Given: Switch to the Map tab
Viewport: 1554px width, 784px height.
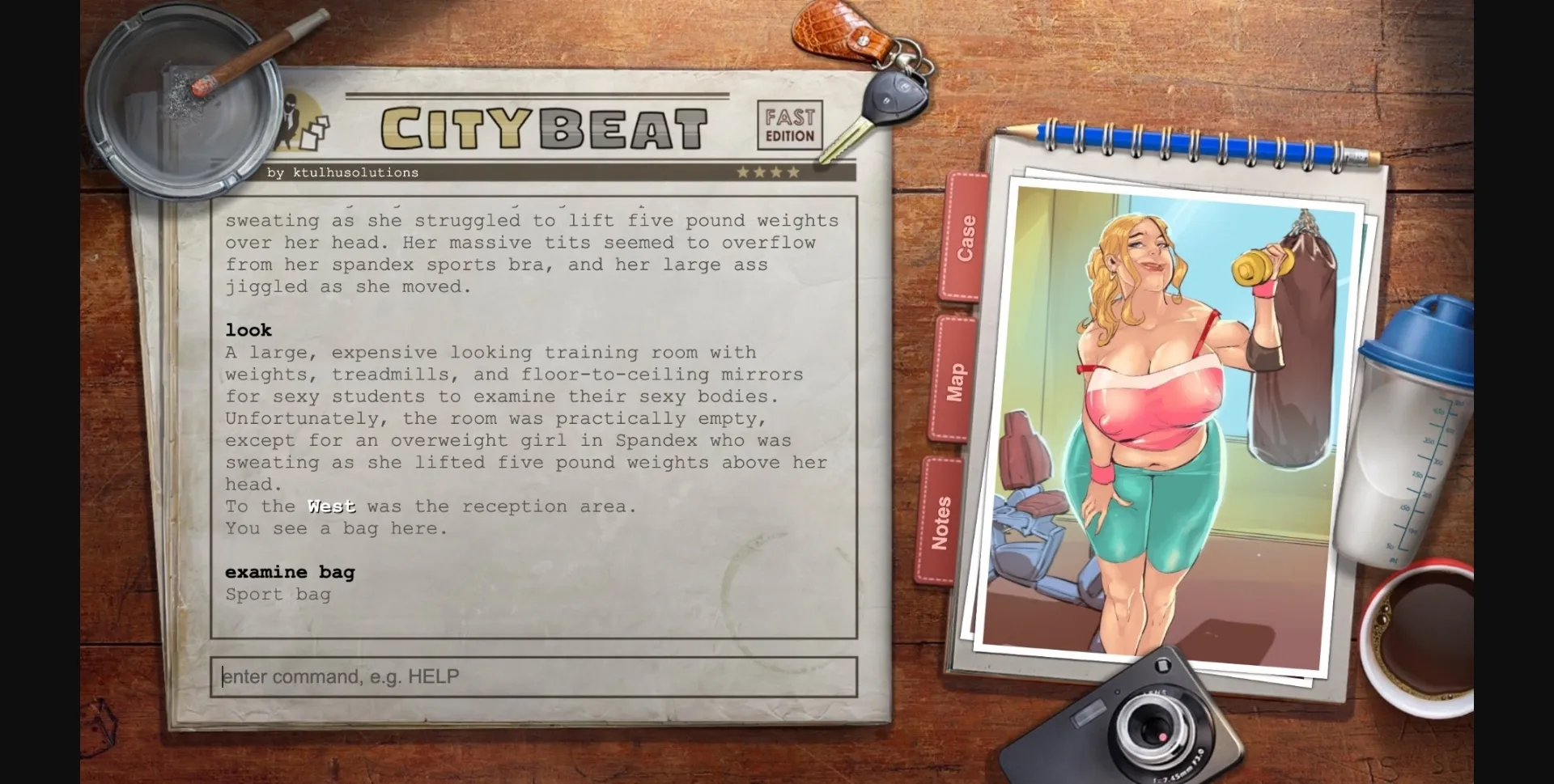Looking at the screenshot, I should click(955, 380).
